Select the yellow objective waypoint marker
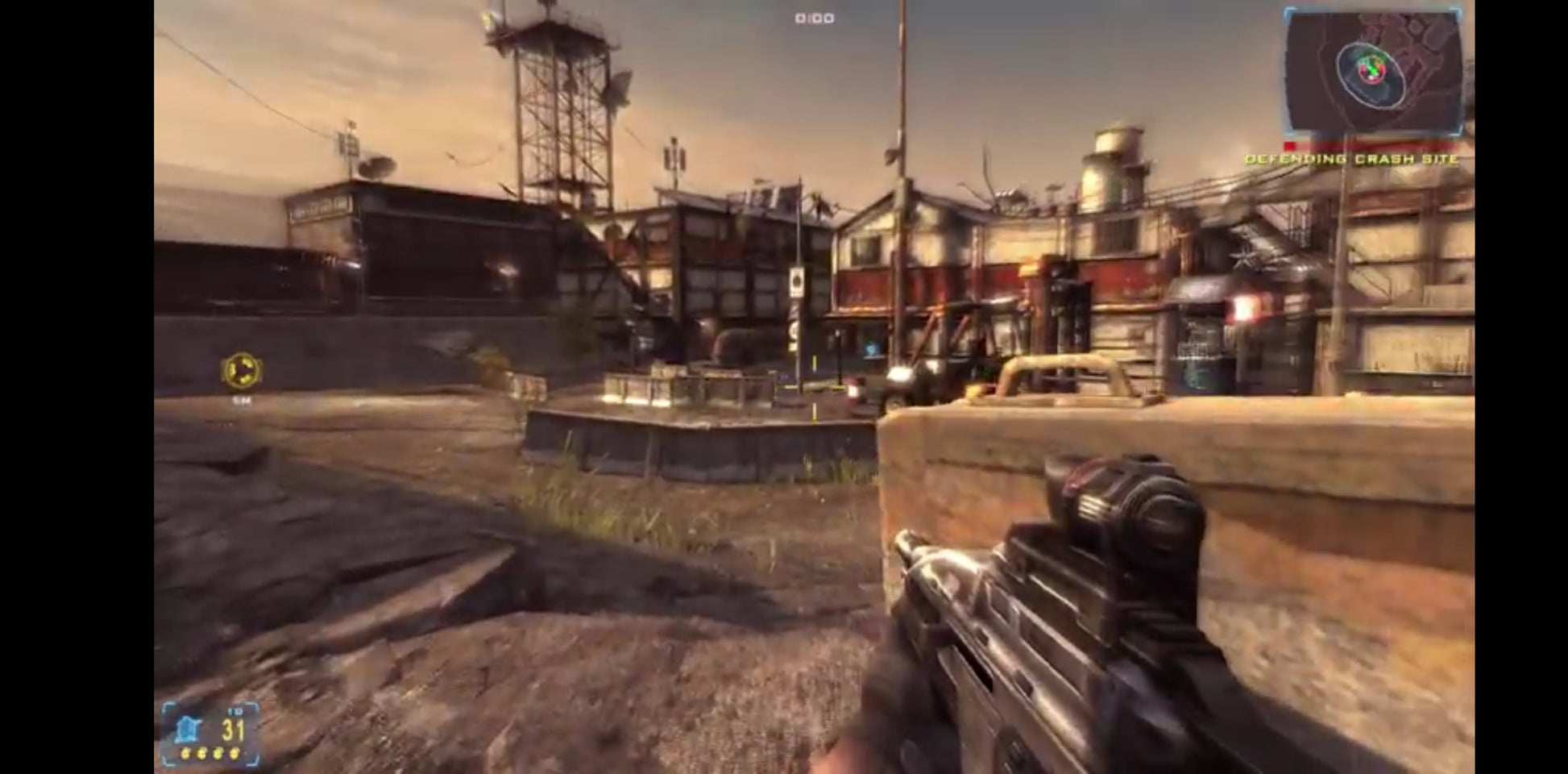 pos(241,371)
